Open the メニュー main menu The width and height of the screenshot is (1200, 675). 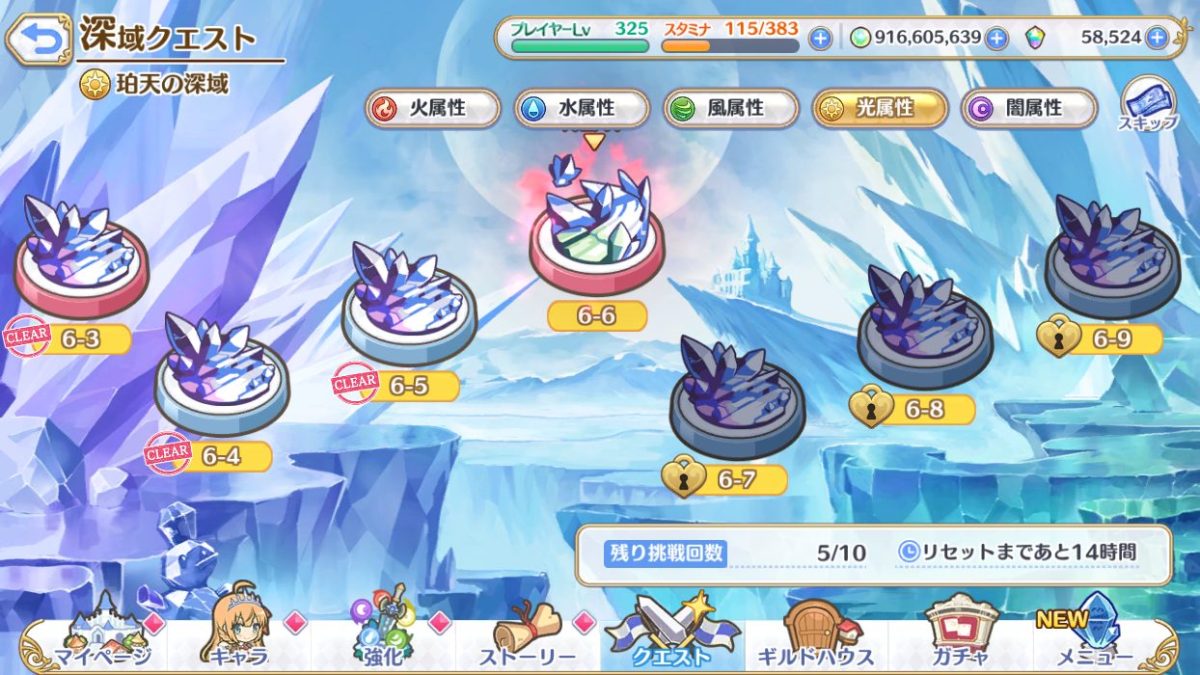(x=1096, y=640)
